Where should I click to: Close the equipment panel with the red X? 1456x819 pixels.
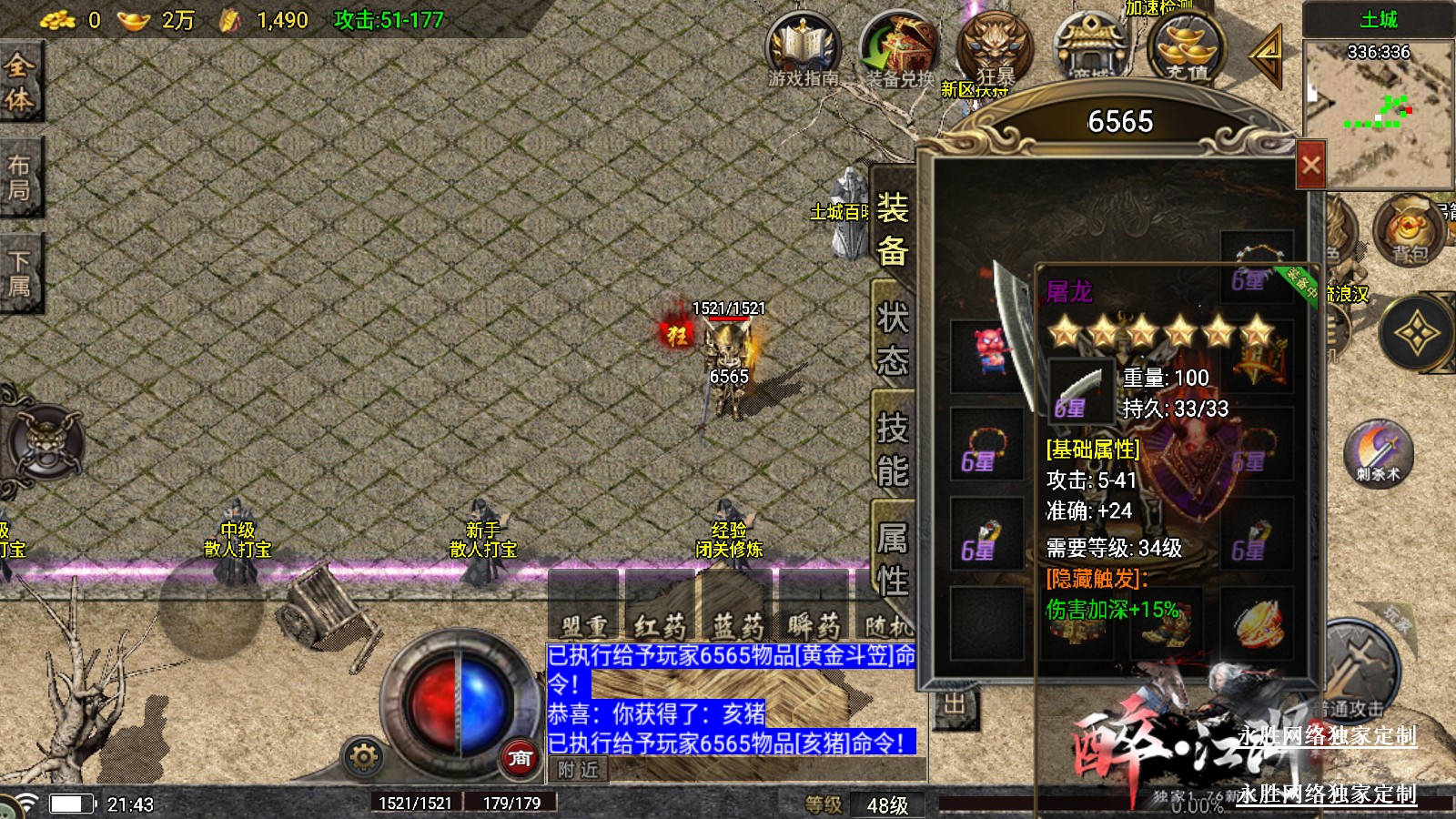[1310, 165]
